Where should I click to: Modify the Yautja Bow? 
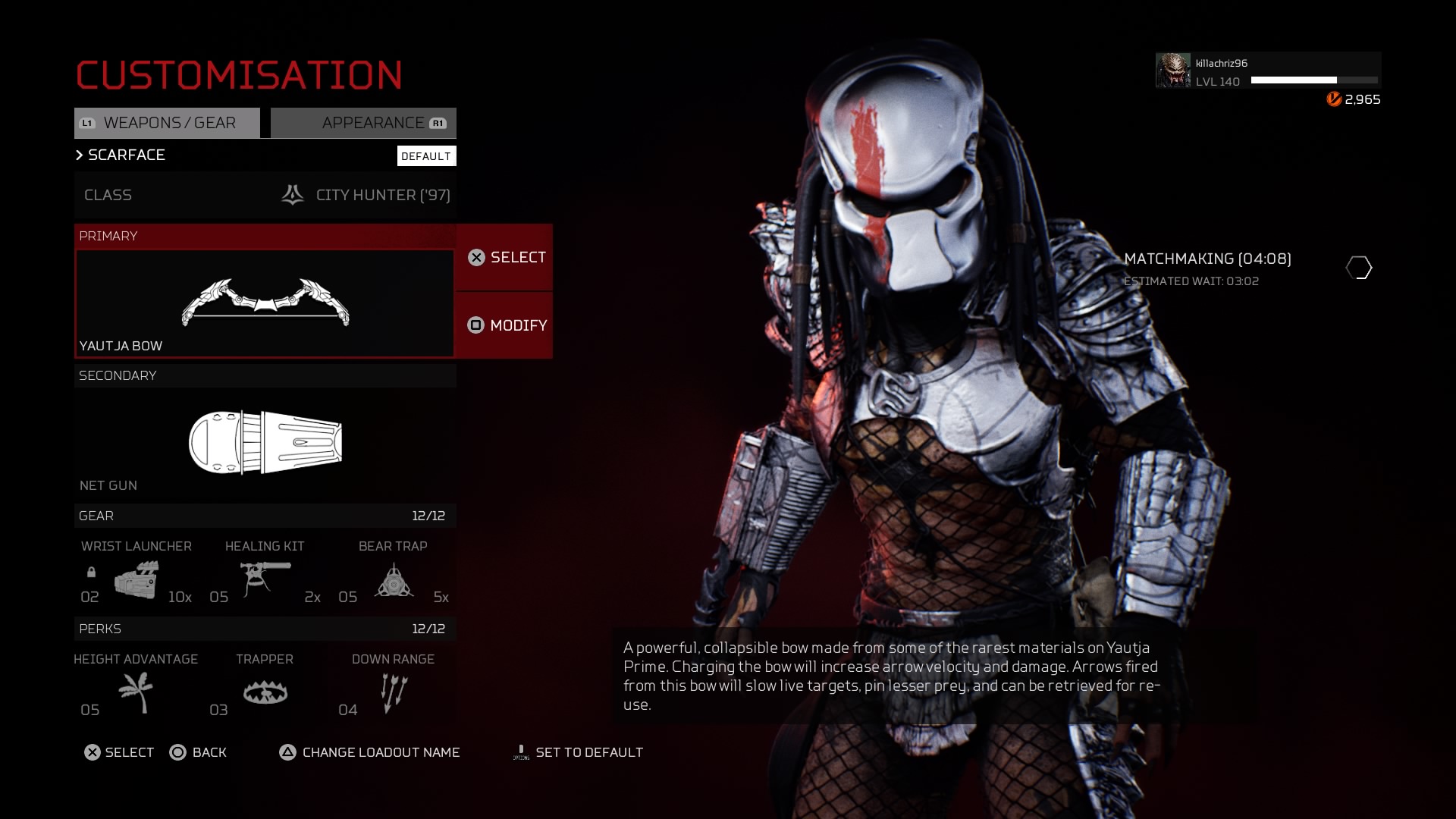pos(505,325)
